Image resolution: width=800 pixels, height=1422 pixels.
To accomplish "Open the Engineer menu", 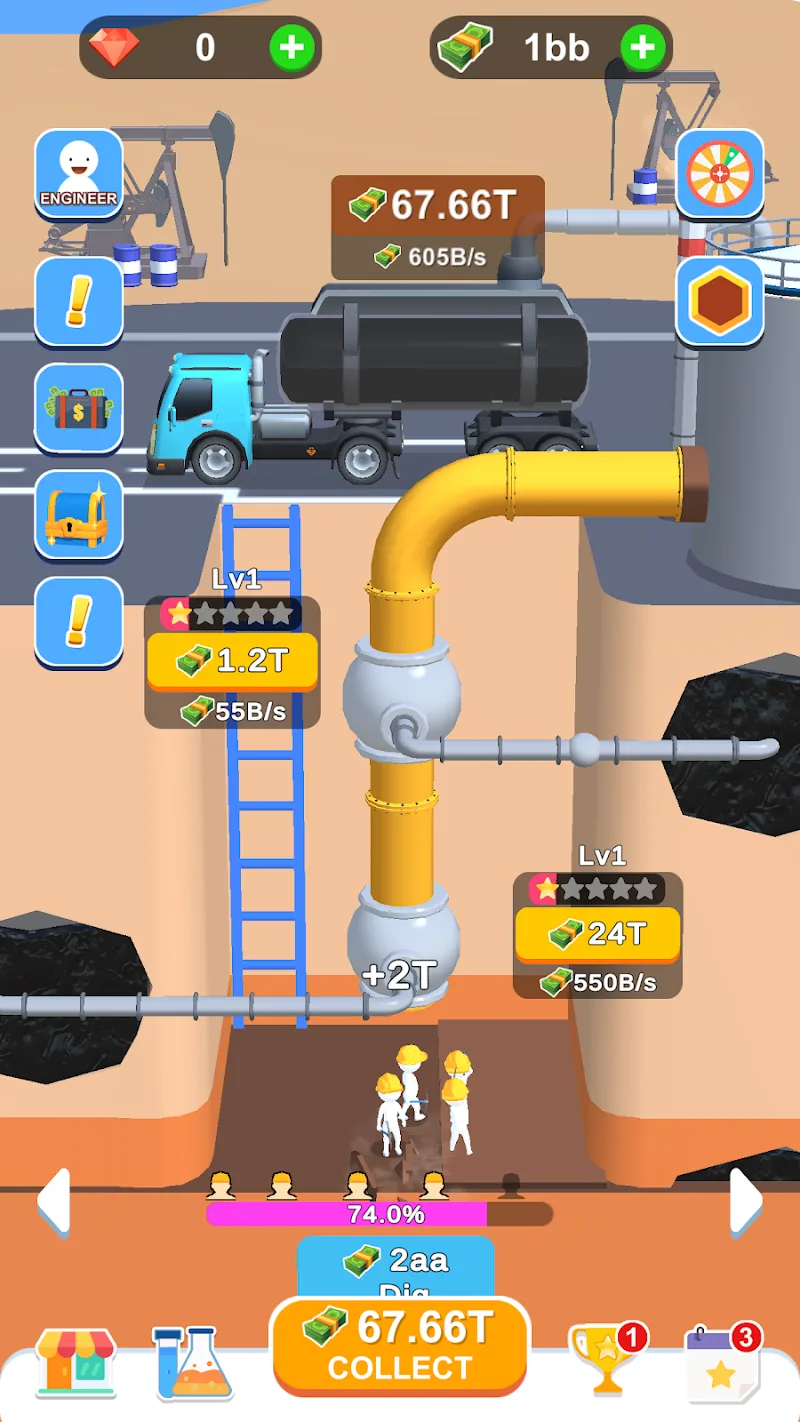I will (x=79, y=173).
